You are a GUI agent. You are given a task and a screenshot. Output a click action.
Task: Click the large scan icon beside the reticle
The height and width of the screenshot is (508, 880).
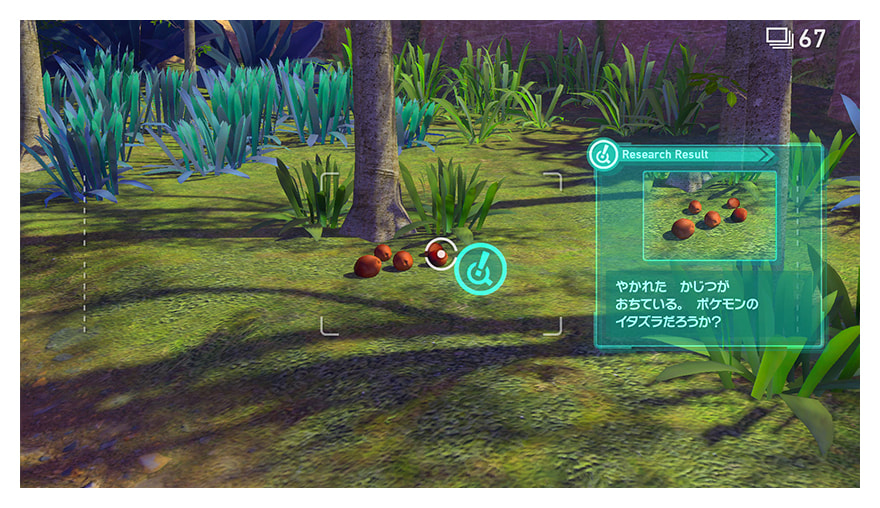(480, 269)
